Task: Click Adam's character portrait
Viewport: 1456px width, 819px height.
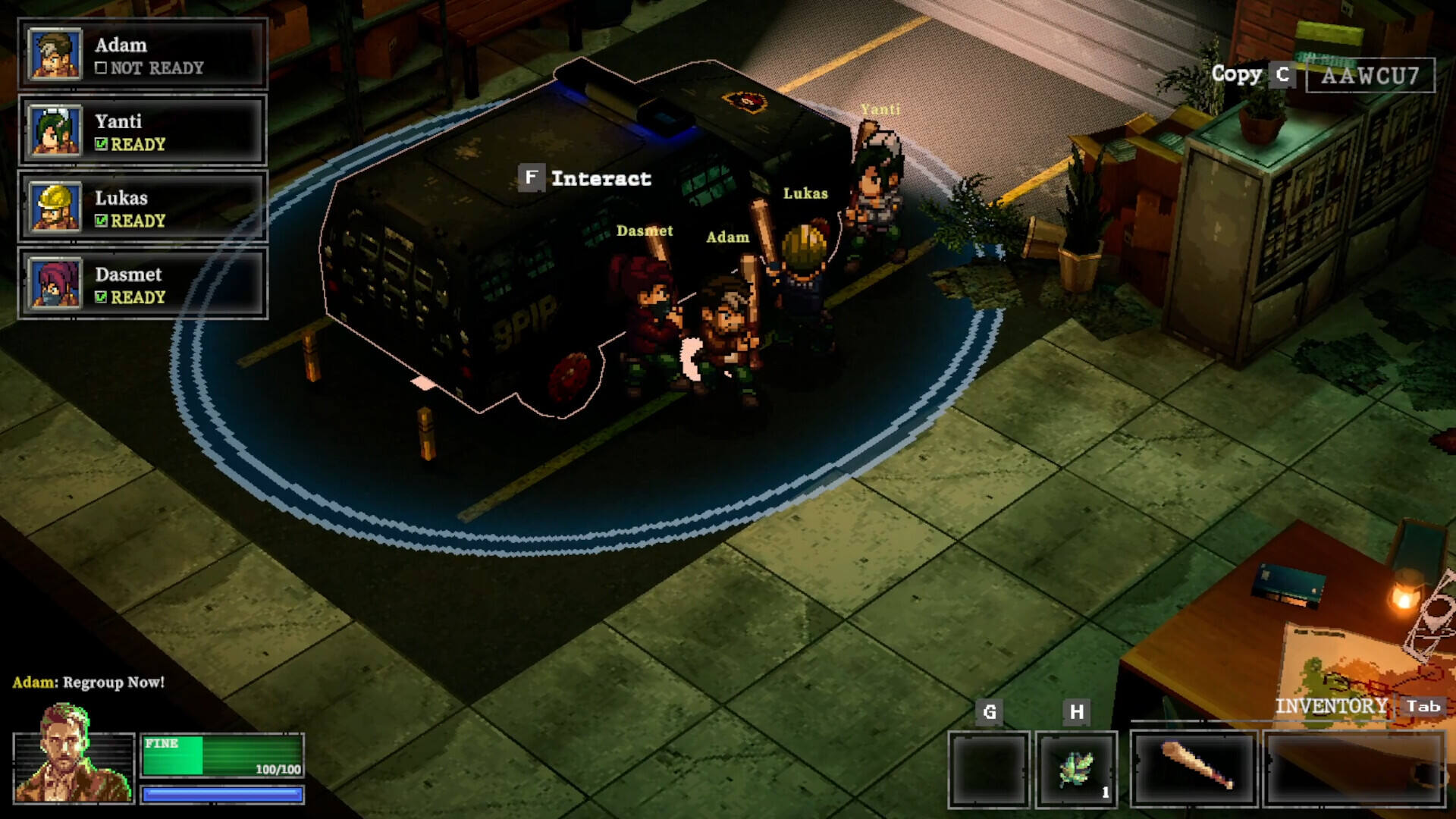Action: coord(73,755)
